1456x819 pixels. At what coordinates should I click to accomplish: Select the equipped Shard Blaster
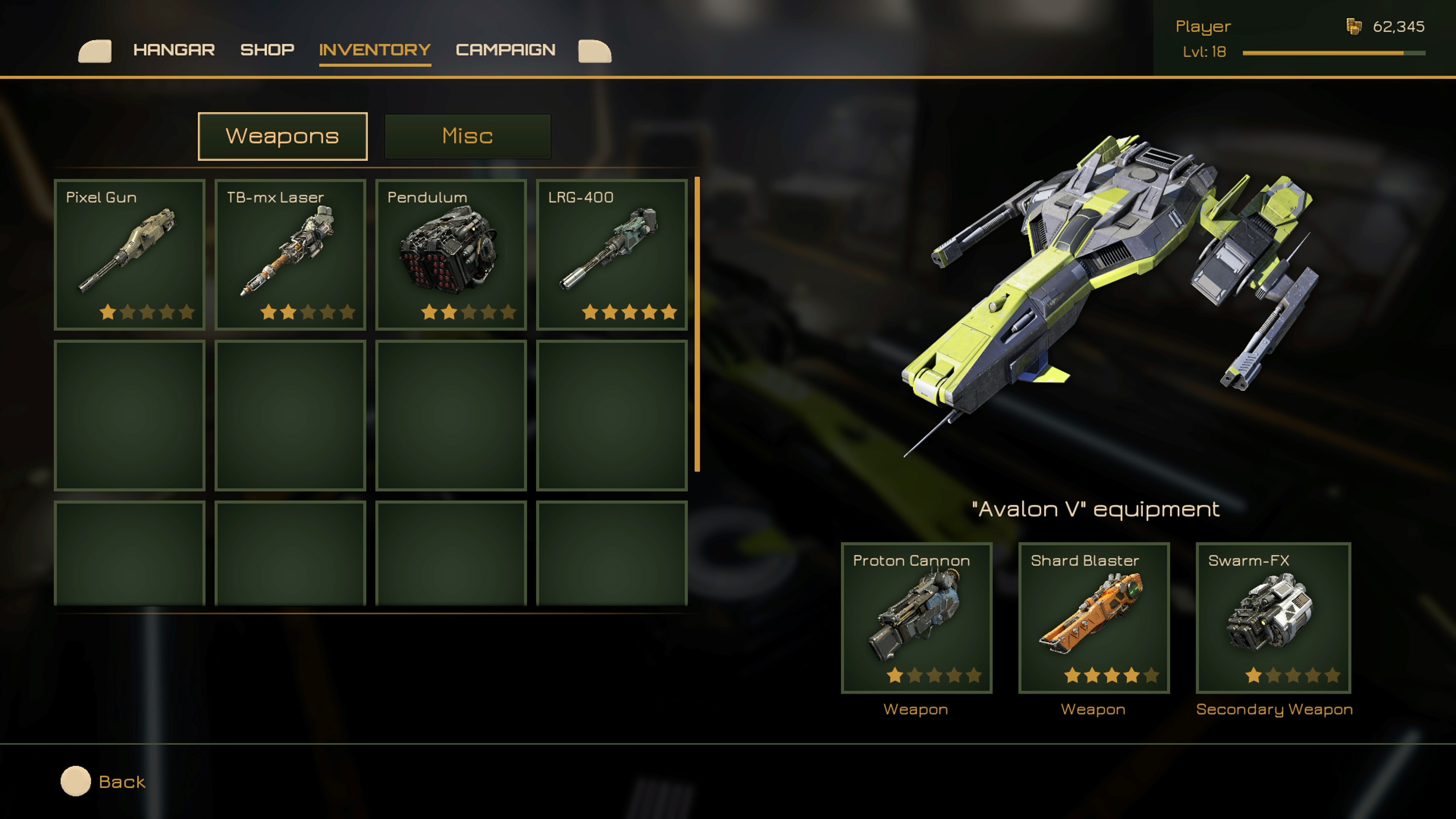[x=1094, y=618]
